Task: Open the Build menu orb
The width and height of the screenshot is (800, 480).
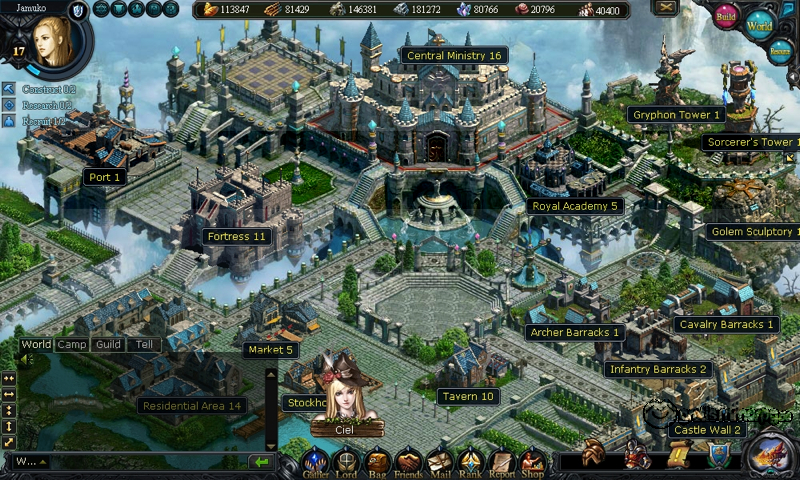Action: (727, 17)
